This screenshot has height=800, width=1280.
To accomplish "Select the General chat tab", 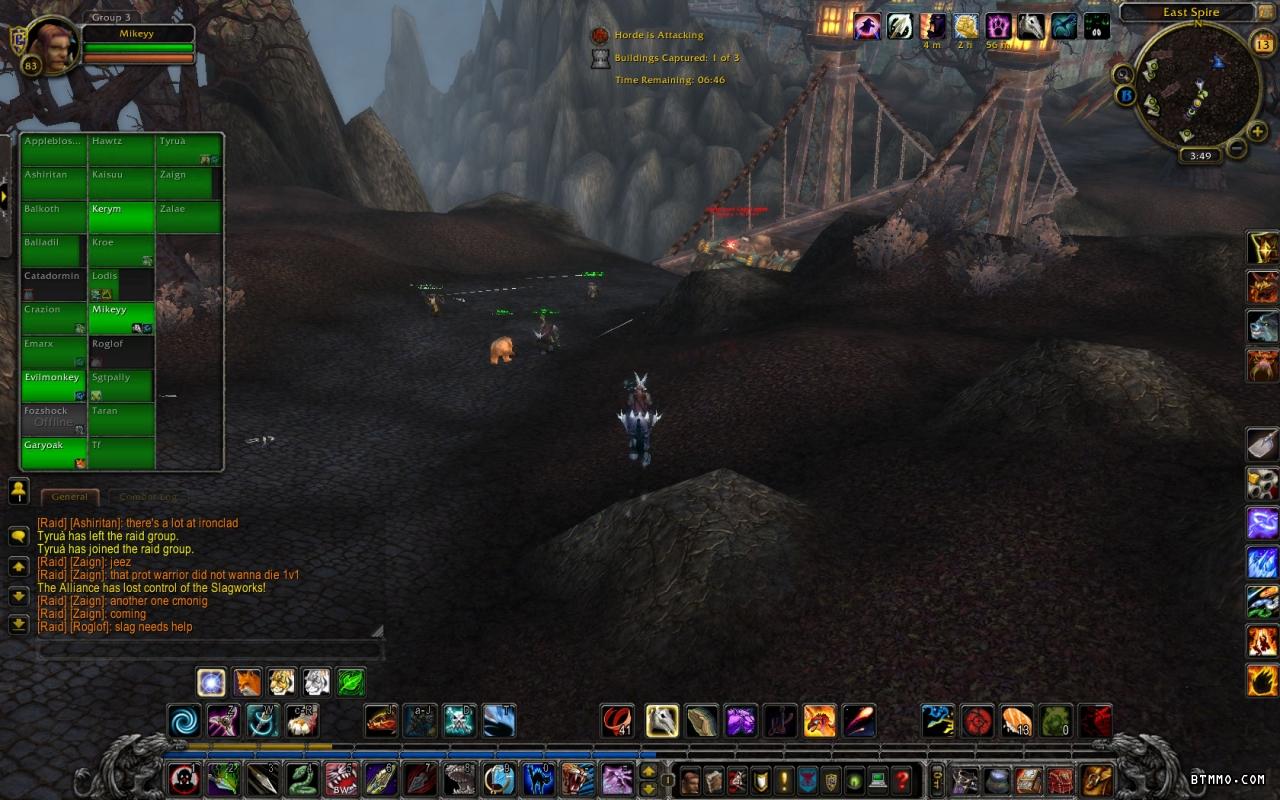I will click(69, 497).
